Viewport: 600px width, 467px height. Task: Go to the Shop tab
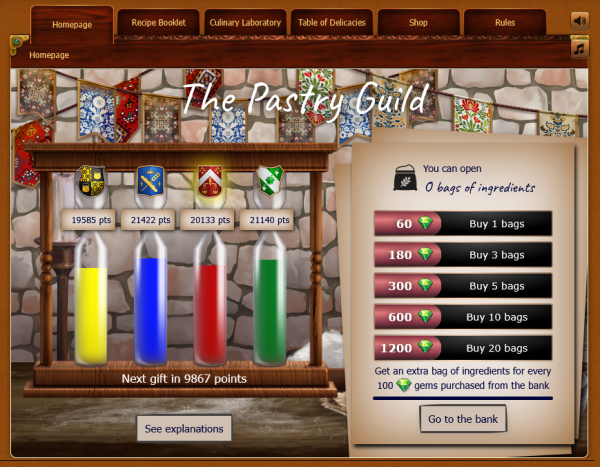pyautogui.click(x=419, y=22)
